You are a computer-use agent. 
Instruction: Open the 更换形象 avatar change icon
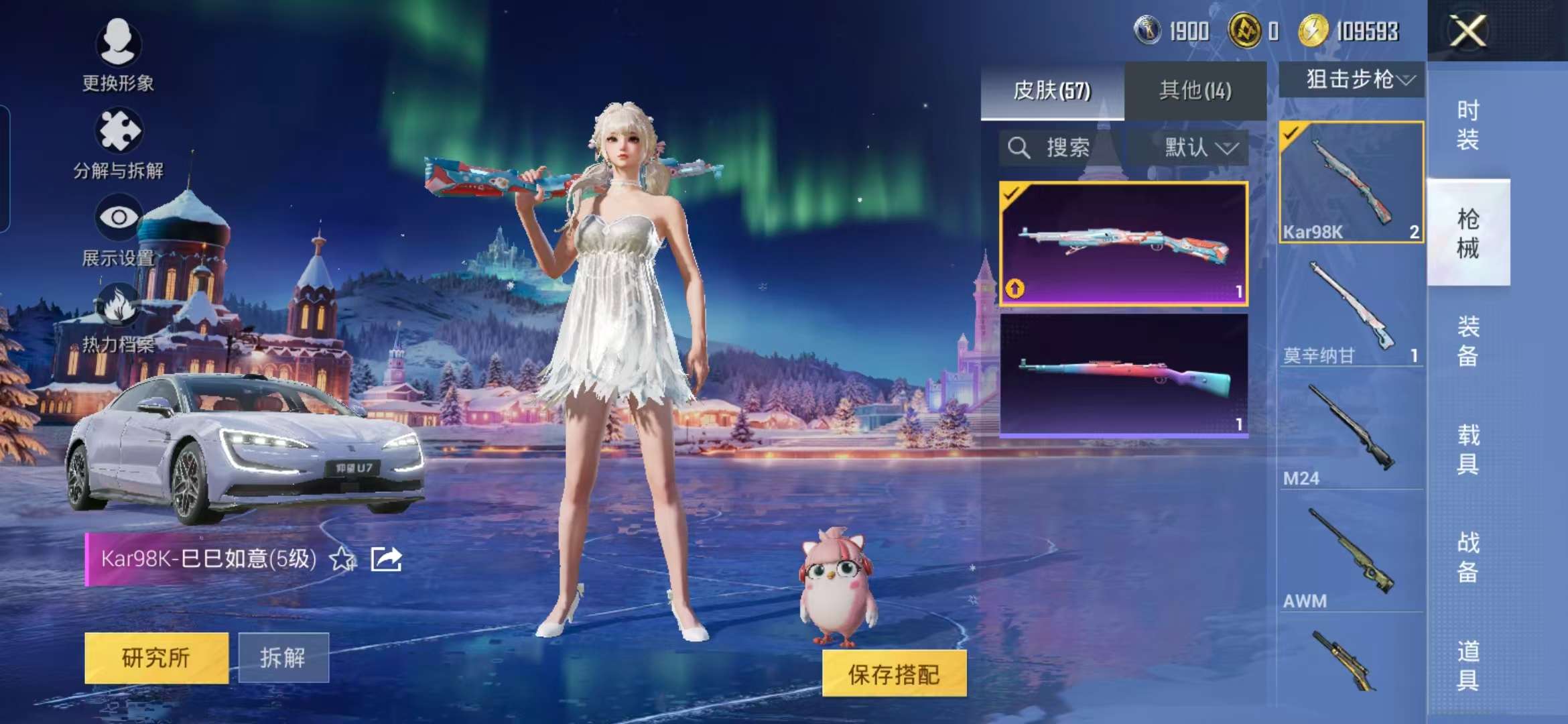point(119,44)
